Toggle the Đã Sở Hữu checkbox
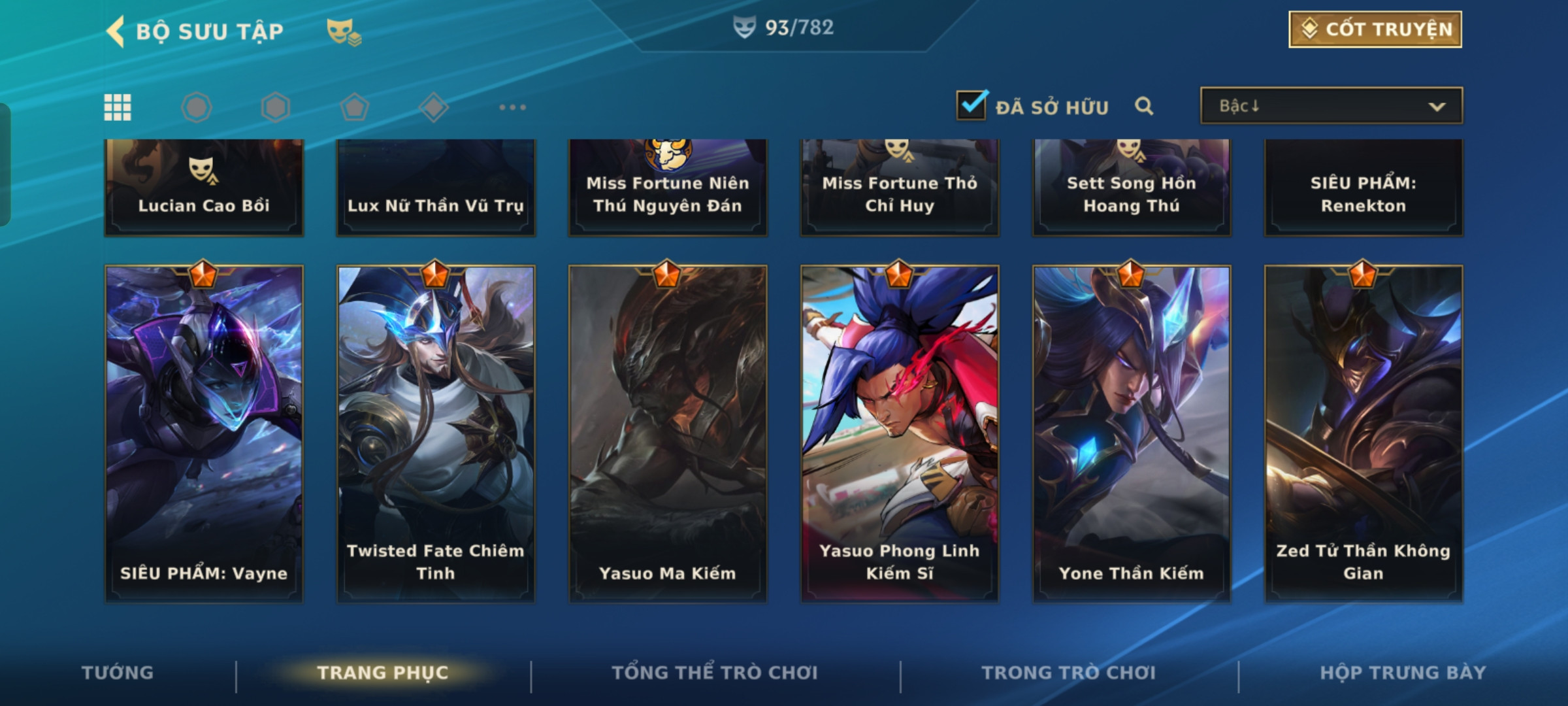The image size is (1568, 706). coord(972,105)
